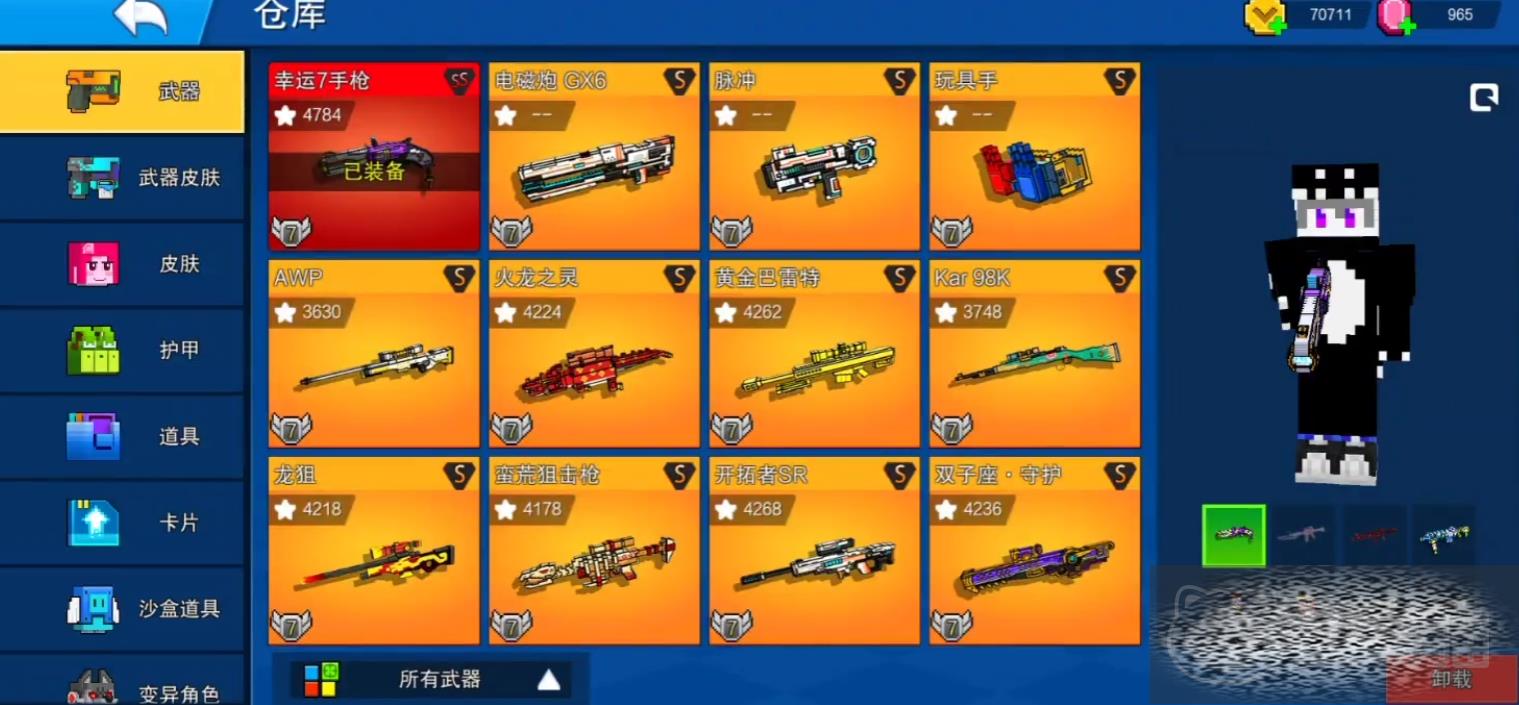Pick the 龙狙 weapon card
Screen dimensions: 1519x705
(x=374, y=551)
